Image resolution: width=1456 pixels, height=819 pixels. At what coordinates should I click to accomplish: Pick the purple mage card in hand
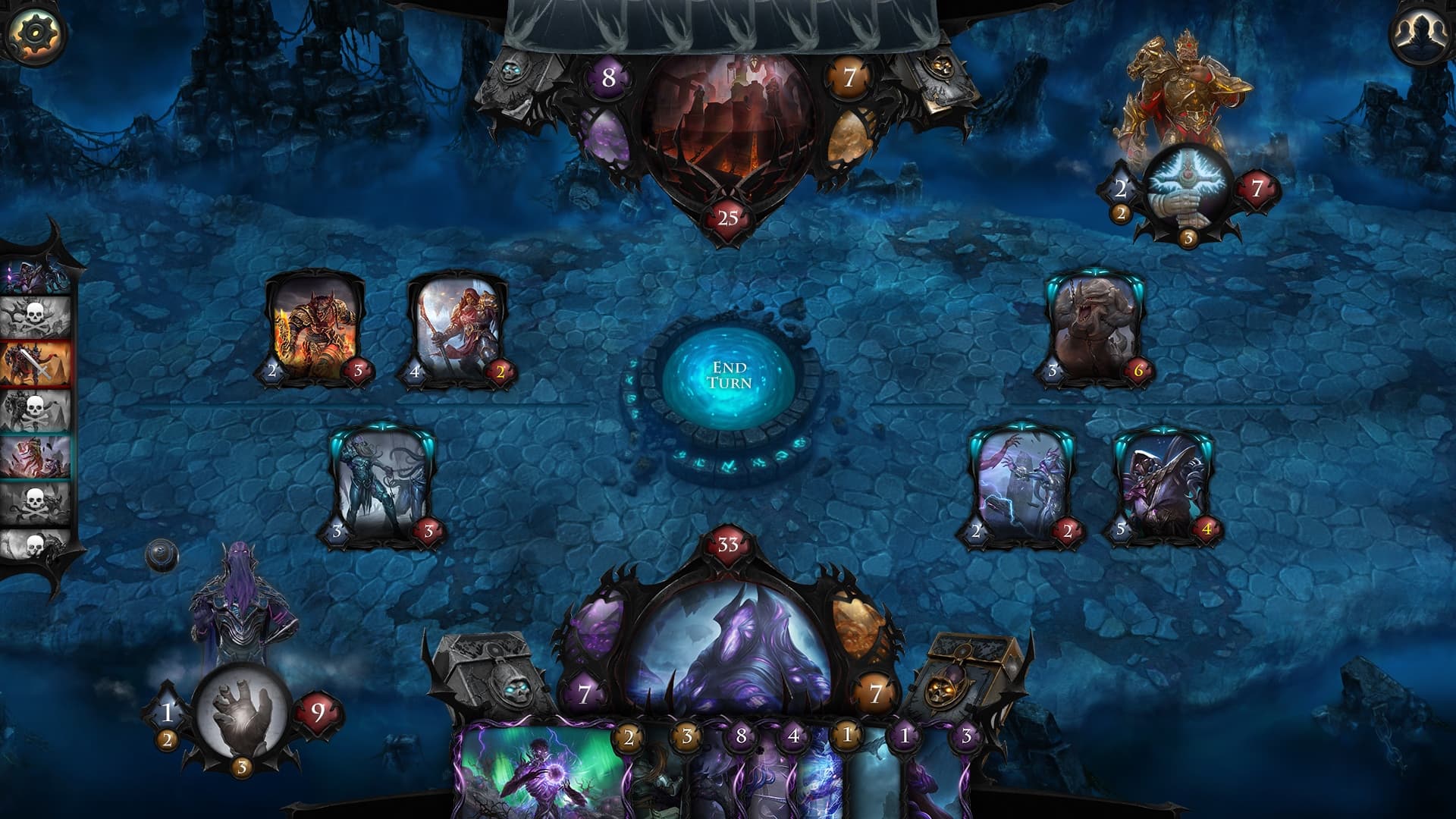tap(542, 773)
